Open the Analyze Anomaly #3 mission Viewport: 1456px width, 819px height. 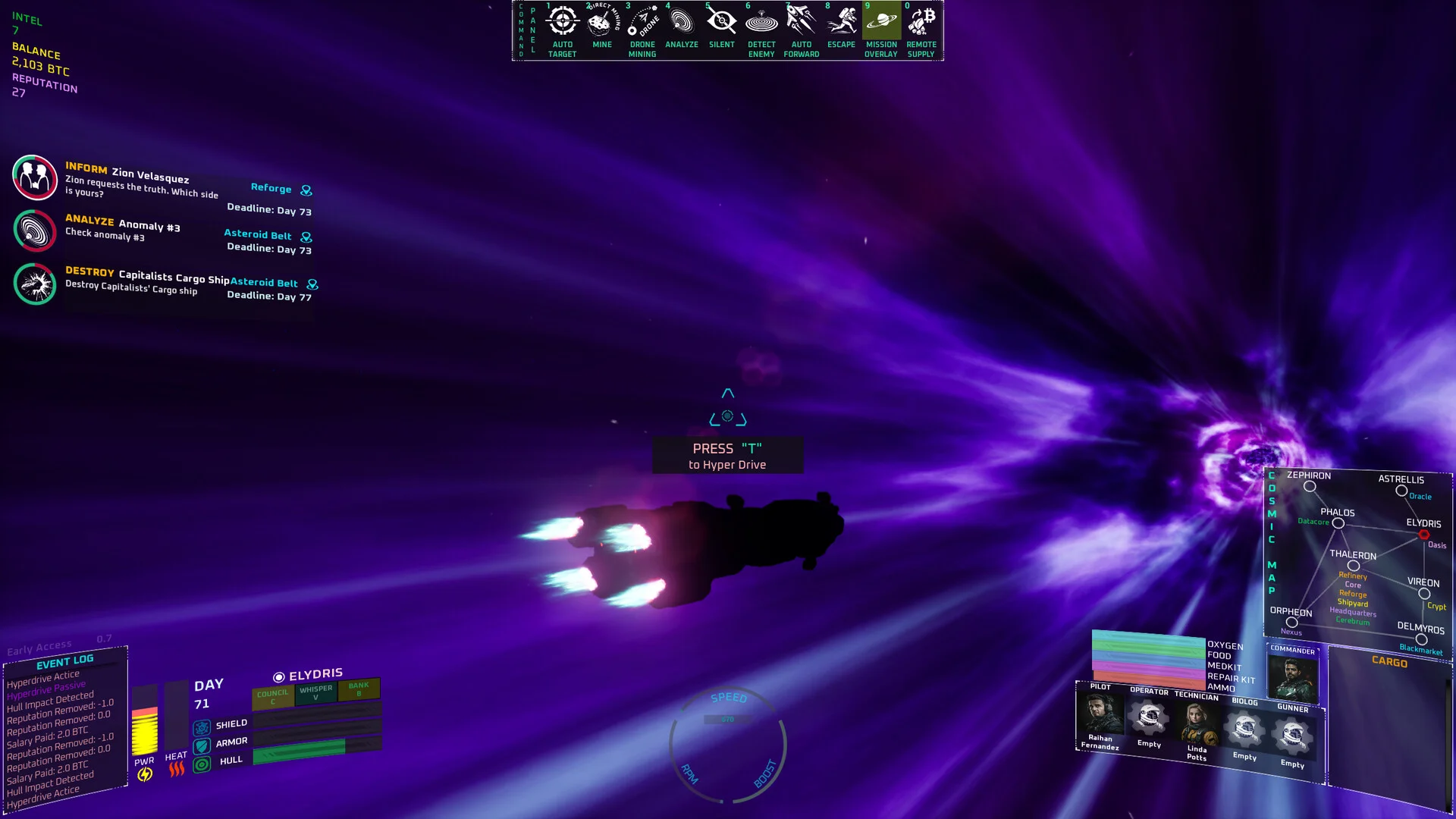tap(35, 231)
